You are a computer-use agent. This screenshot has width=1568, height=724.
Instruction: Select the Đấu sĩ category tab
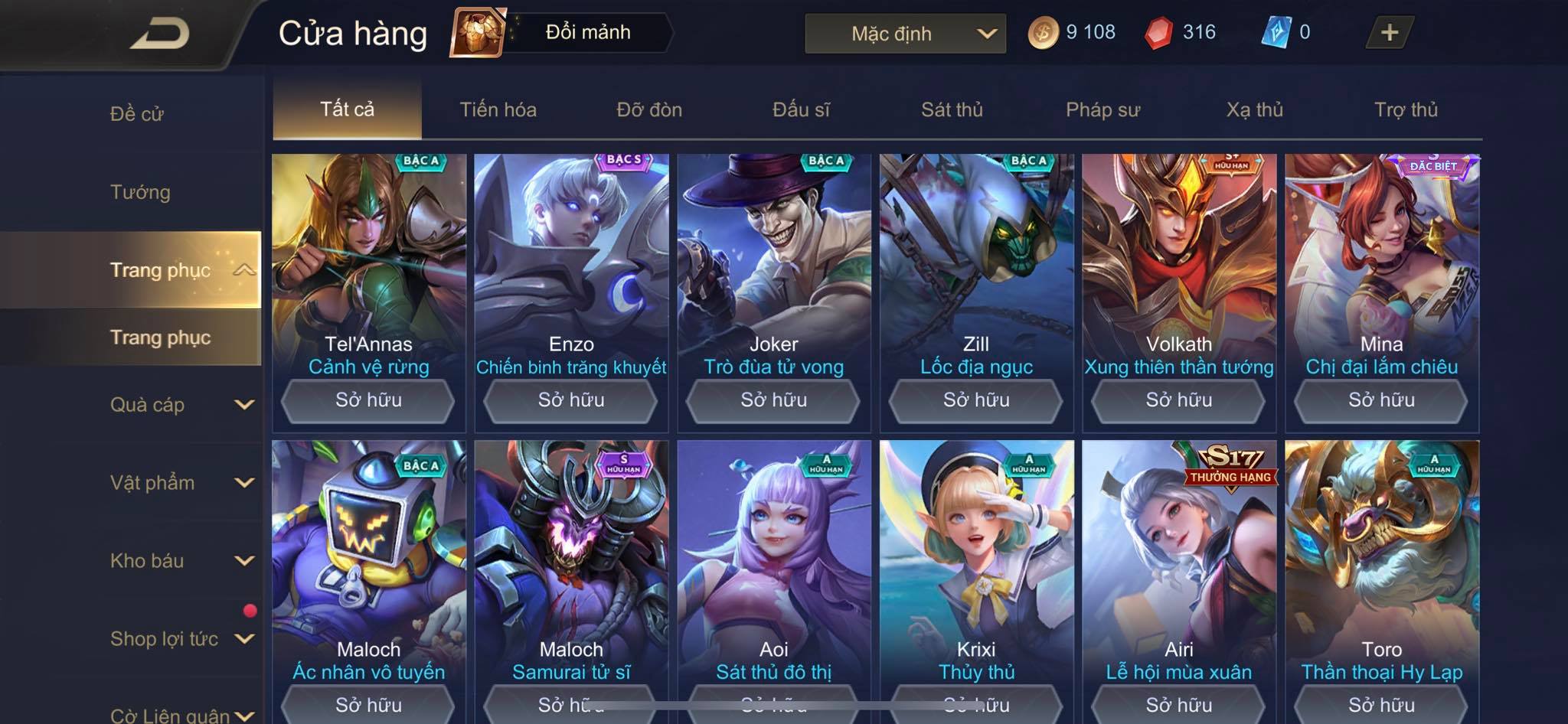point(801,110)
